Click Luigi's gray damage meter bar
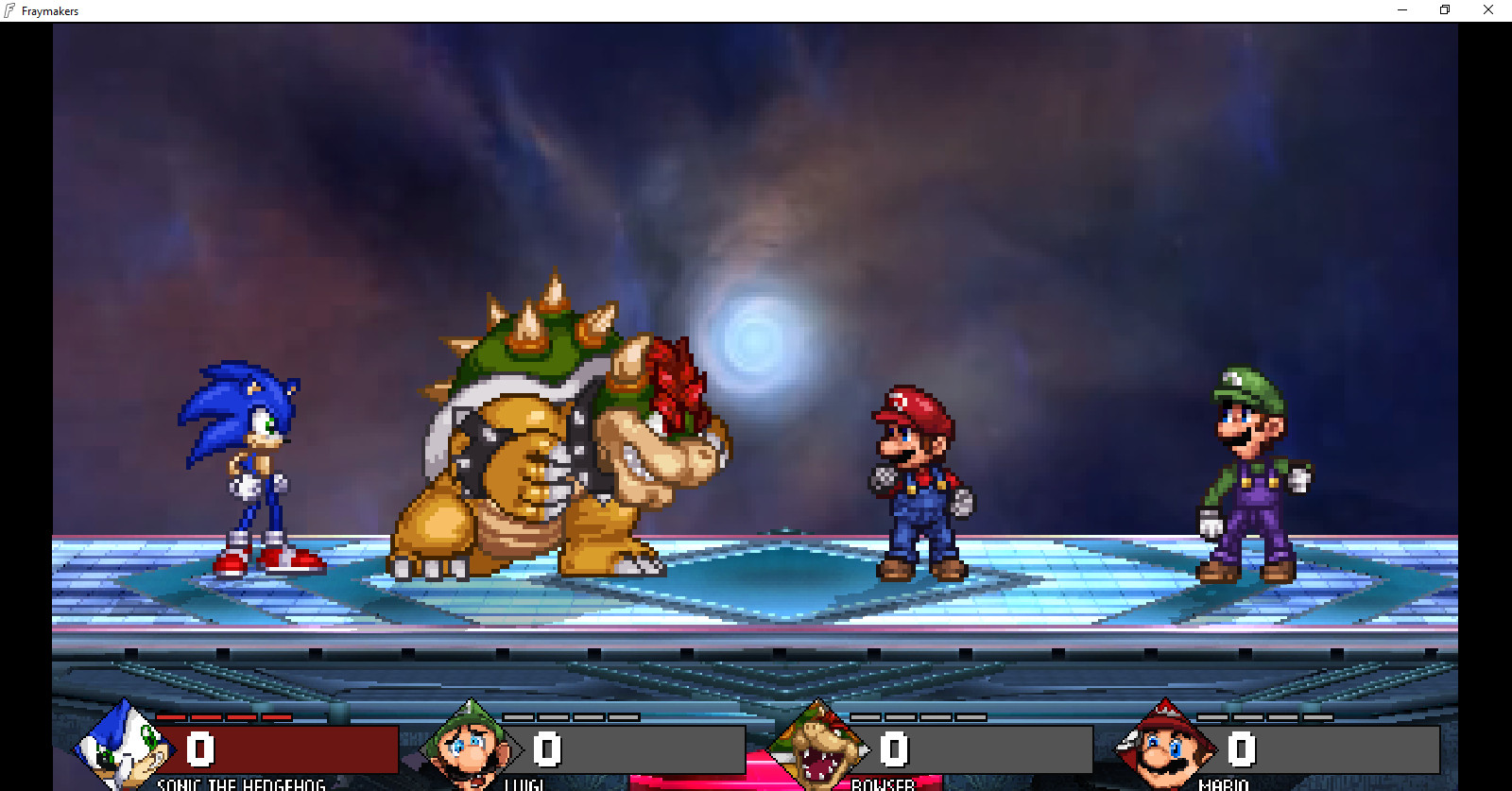1512x791 pixels. click(643, 749)
